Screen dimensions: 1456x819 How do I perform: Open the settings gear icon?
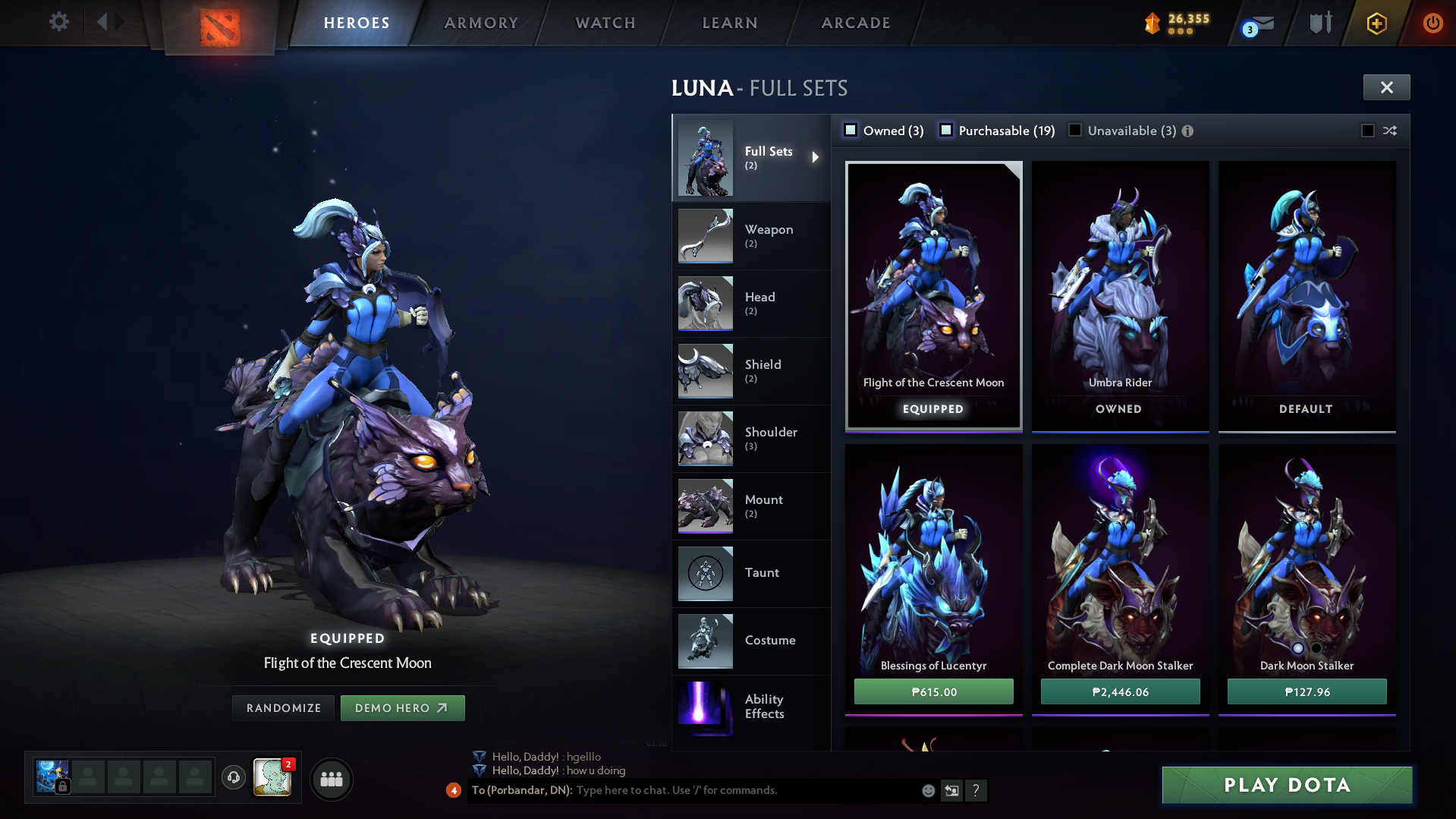pyautogui.click(x=58, y=22)
